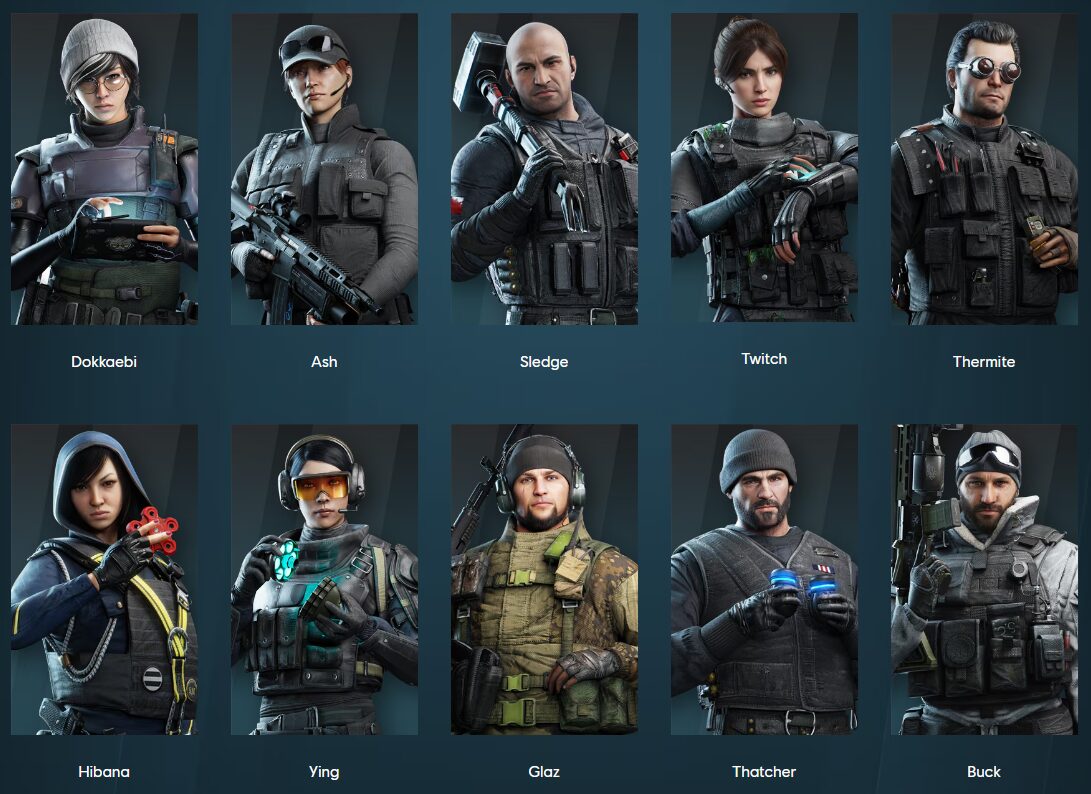
Task: Pick the Sledge operator portrait
Action: 544,169
